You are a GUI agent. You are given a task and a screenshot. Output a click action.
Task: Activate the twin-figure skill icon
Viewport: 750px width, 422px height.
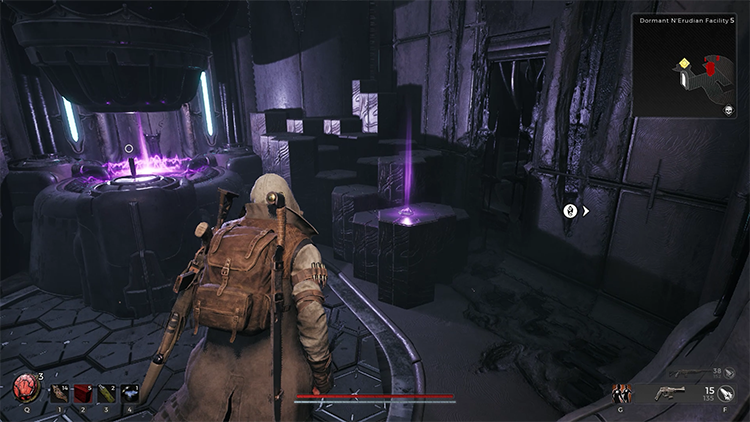(x=621, y=393)
